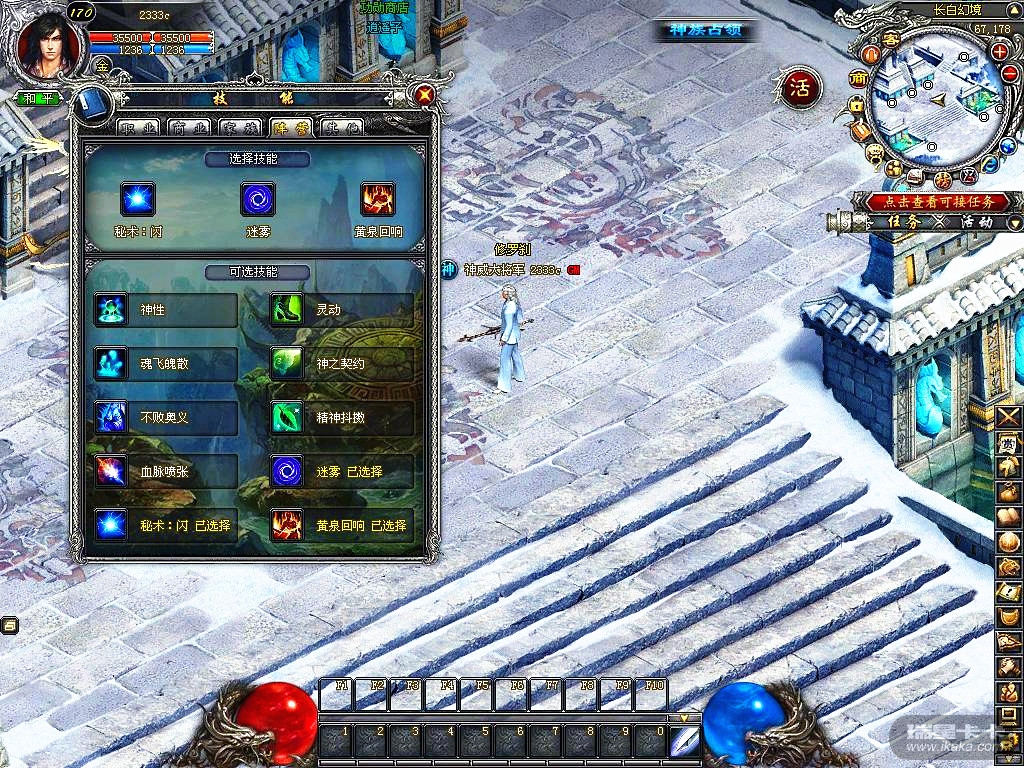Pick the 魂飞魄散 skill
Screen dimensions: 1024x768
coord(165,364)
